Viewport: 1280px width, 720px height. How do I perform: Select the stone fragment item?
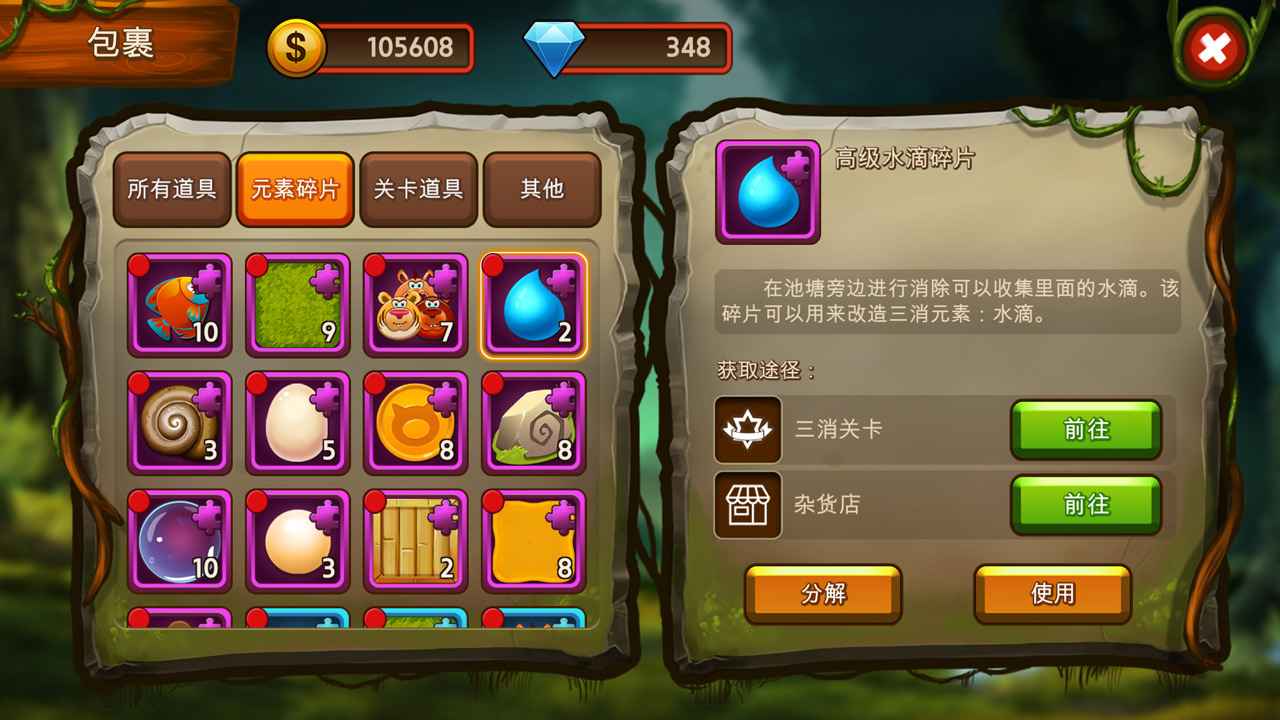pyautogui.click(x=532, y=423)
